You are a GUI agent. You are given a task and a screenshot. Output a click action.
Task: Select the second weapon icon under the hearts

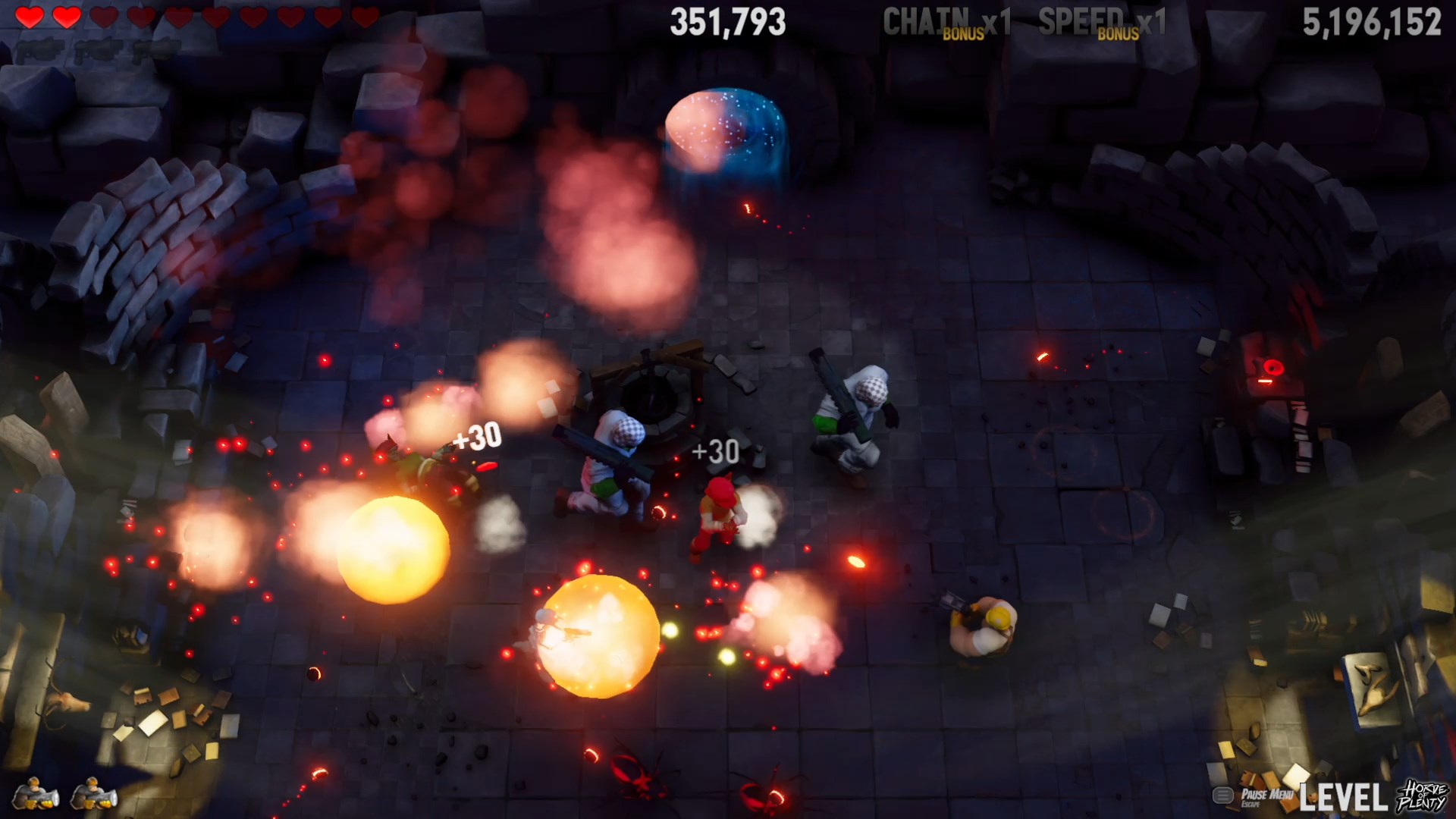coord(96,51)
